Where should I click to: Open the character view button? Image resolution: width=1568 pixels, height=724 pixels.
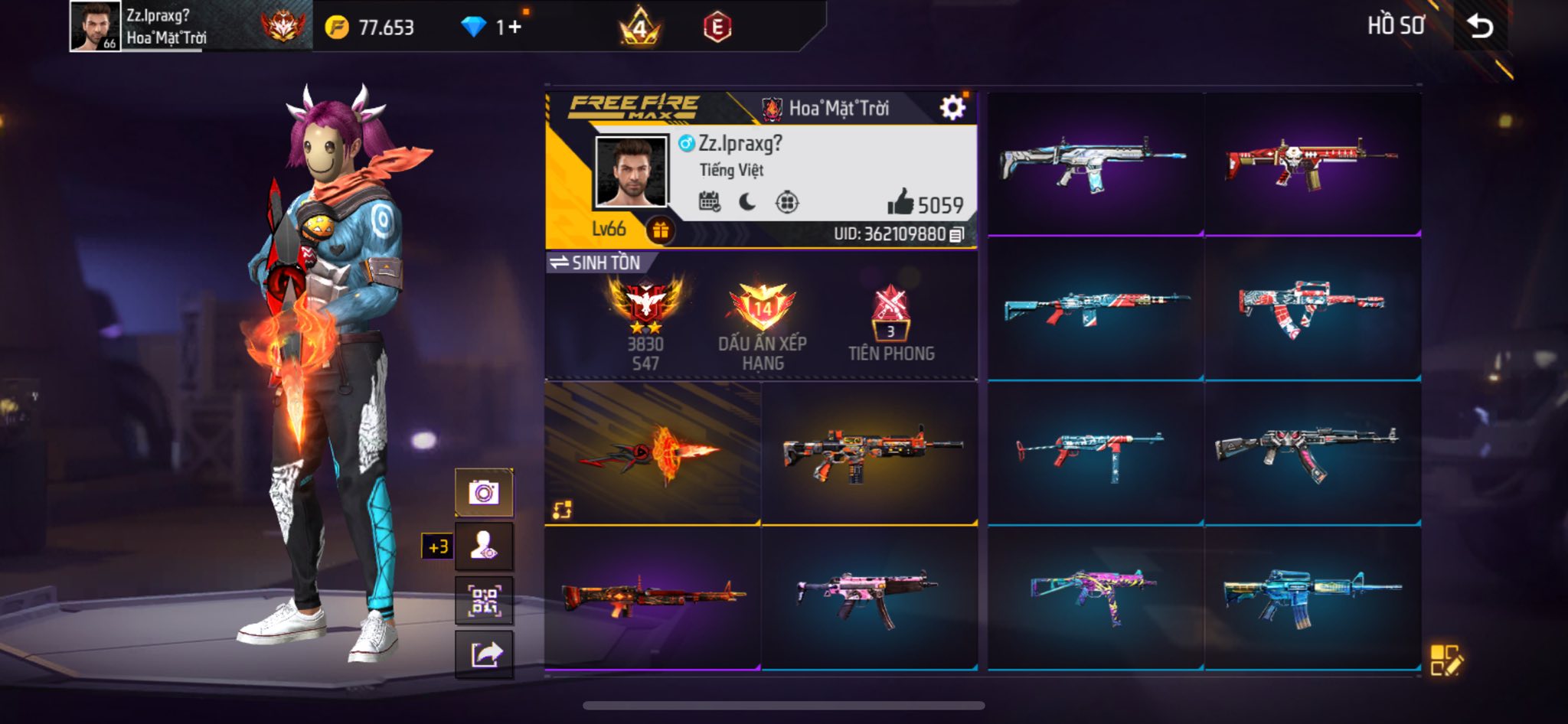(x=484, y=546)
